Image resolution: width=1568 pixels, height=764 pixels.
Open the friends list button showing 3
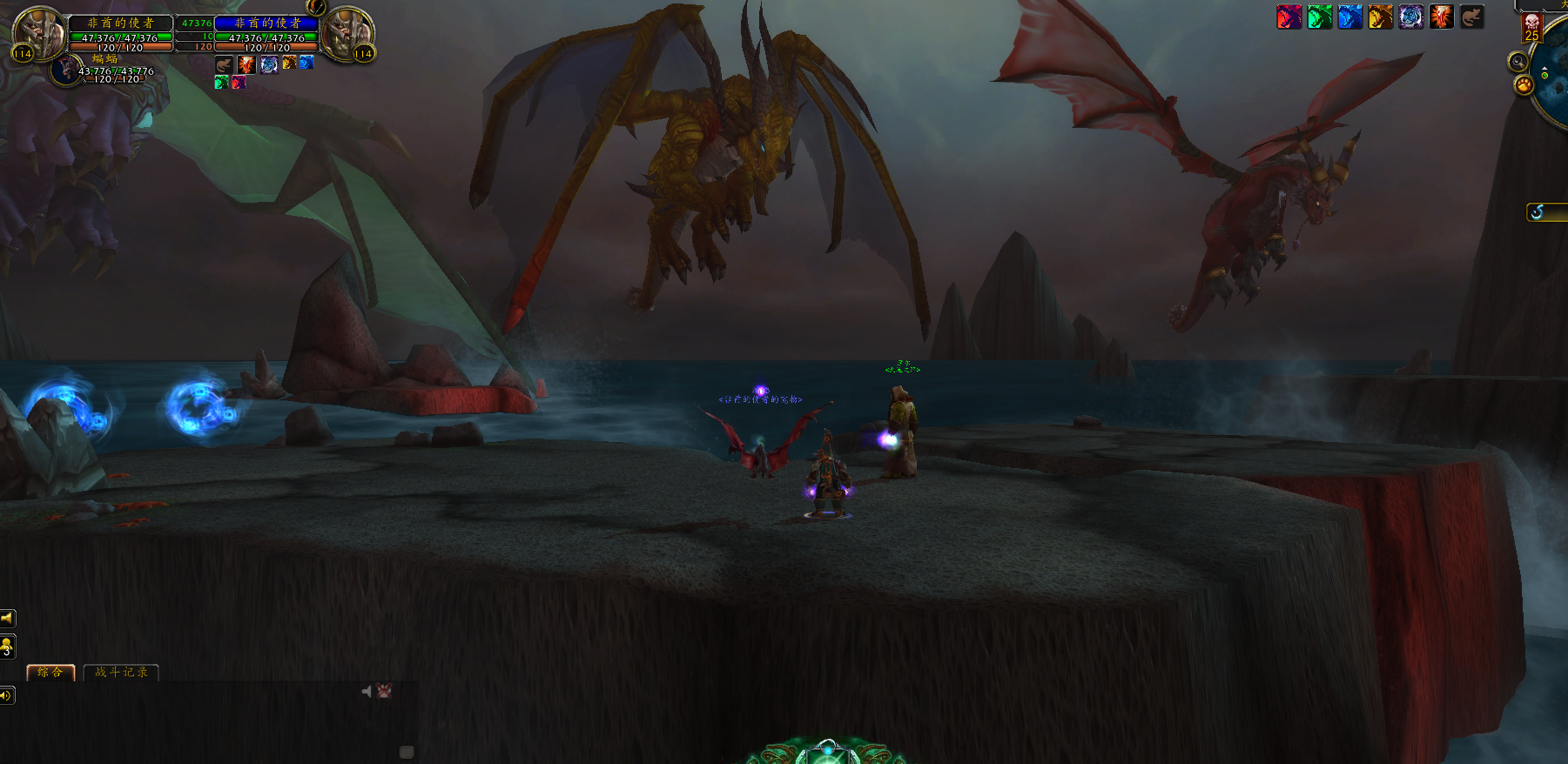coord(7,647)
